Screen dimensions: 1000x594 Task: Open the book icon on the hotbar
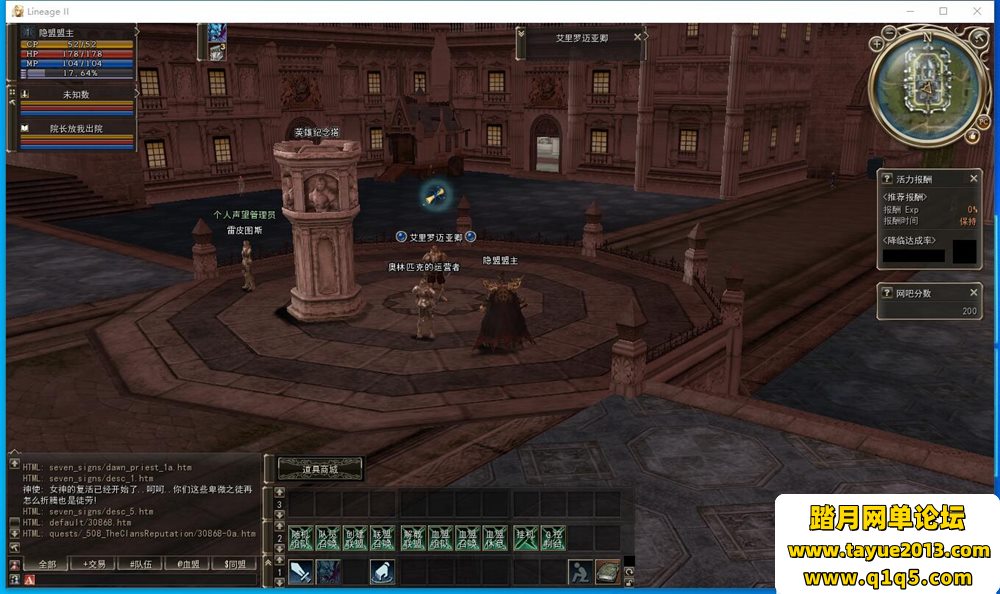click(608, 572)
